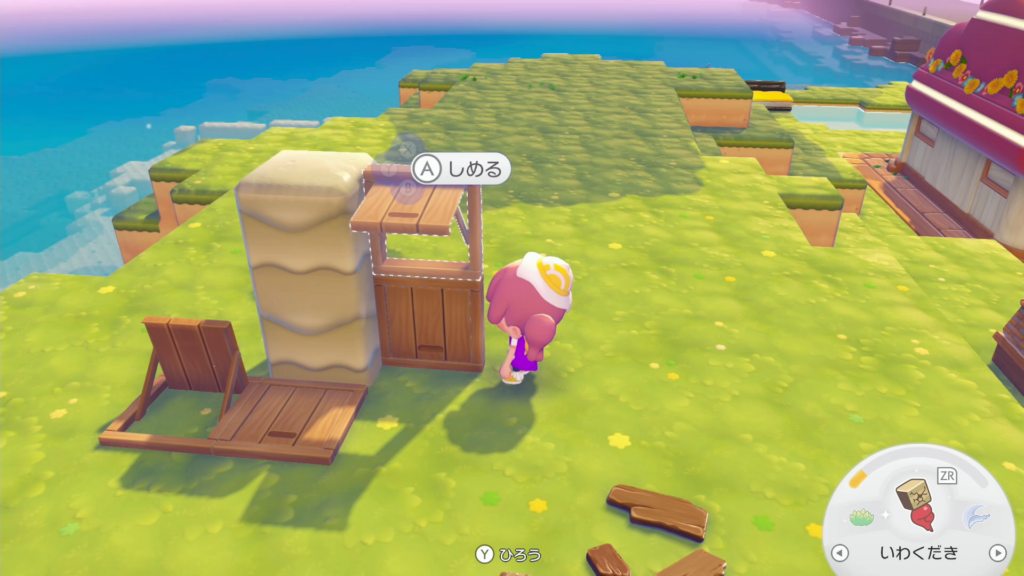1024x576 pixels.
Task: Click the right arrow in the move selector
Action: point(996,552)
